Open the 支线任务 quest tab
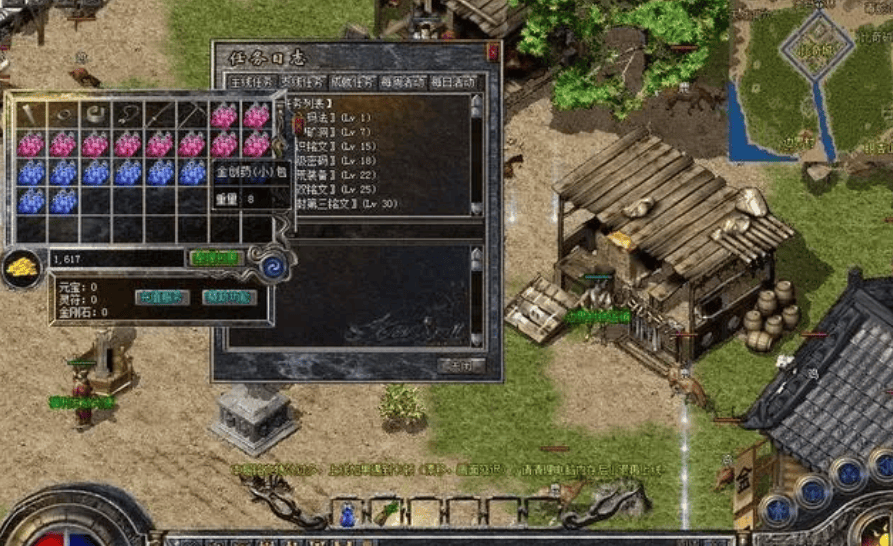893x546 pixels. tap(301, 82)
